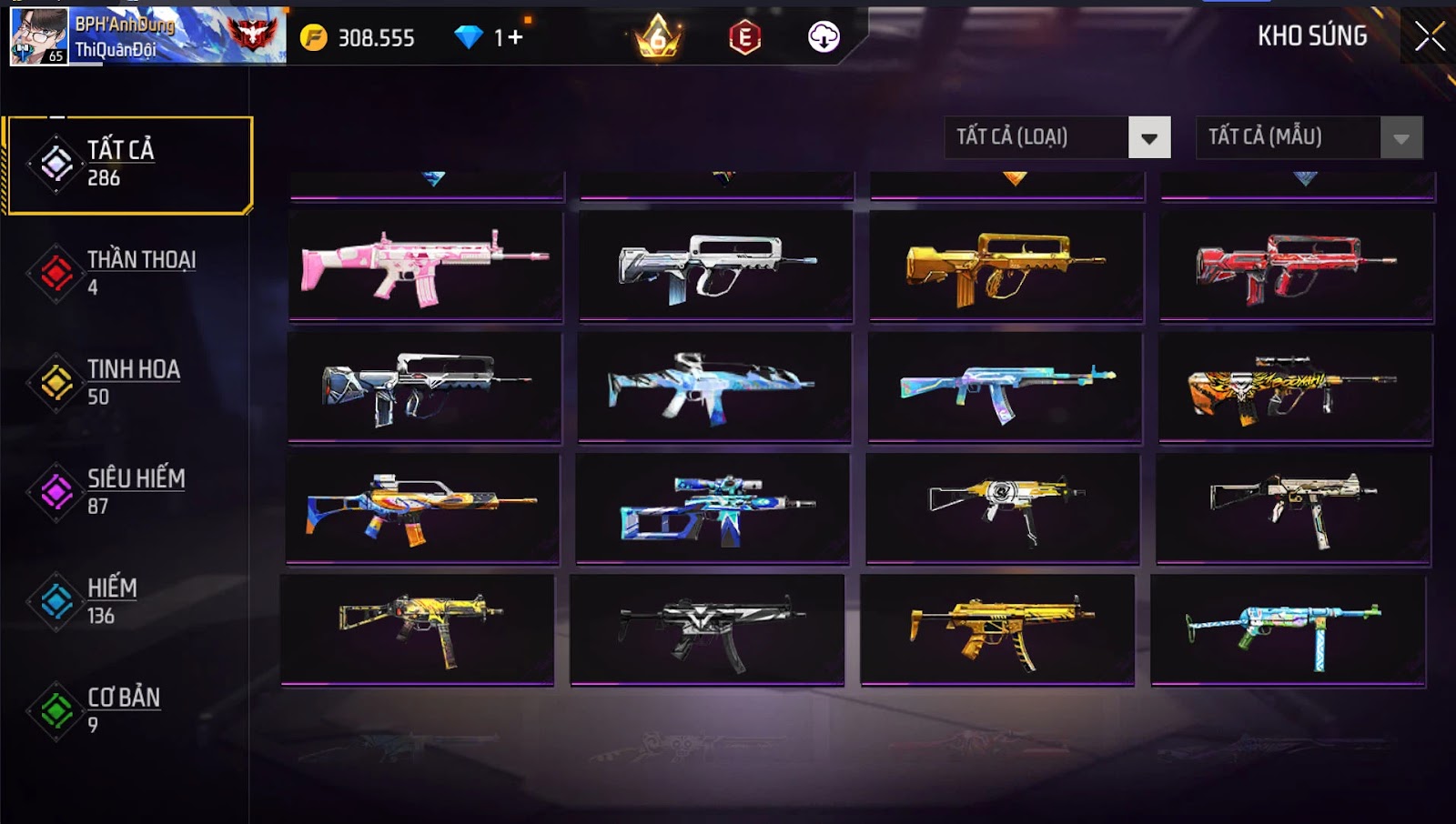
Task: Open the player profile avatar
Action: (38, 36)
